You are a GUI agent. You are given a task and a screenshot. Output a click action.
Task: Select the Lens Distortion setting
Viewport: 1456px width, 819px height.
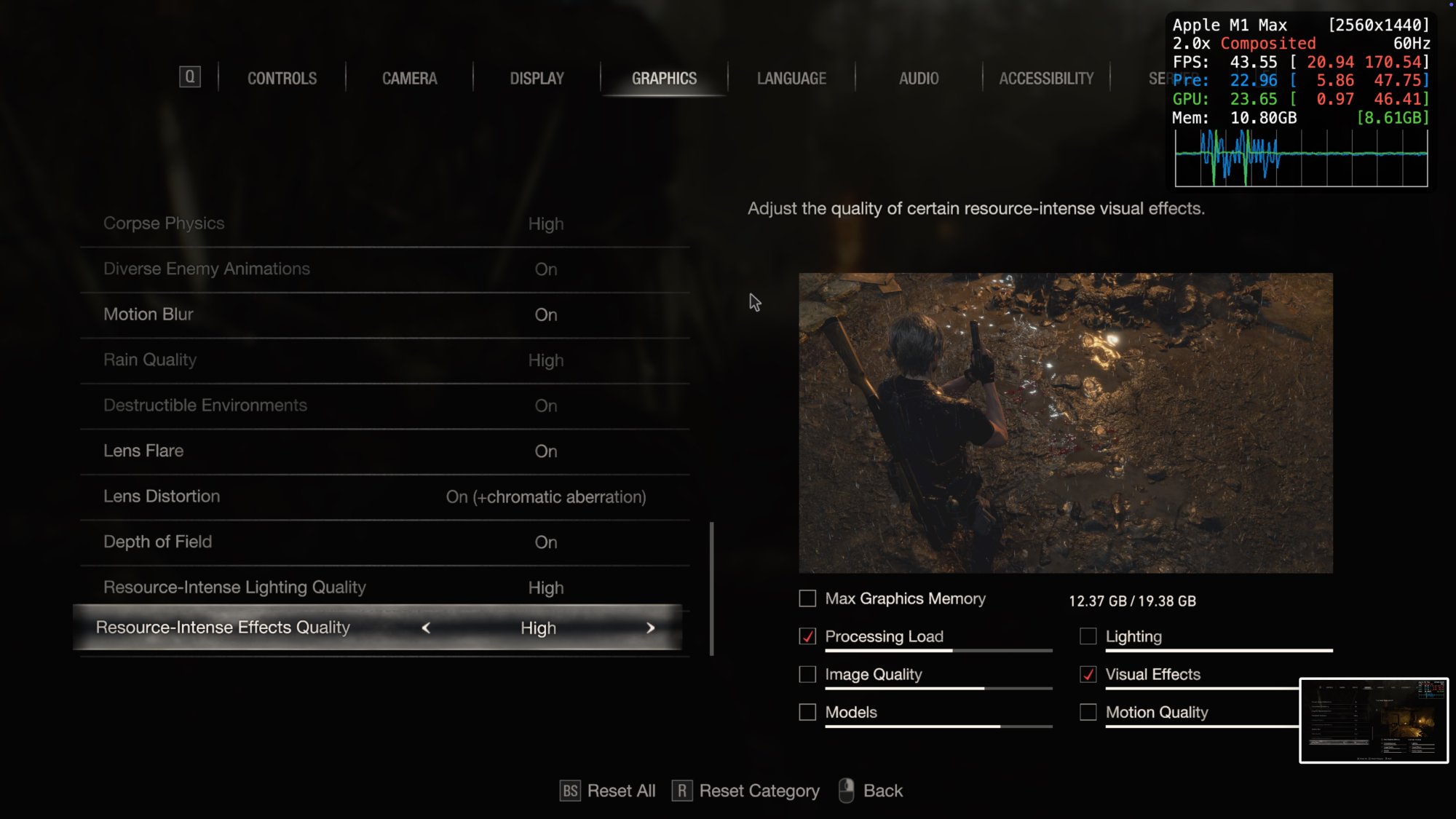(x=384, y=496)
